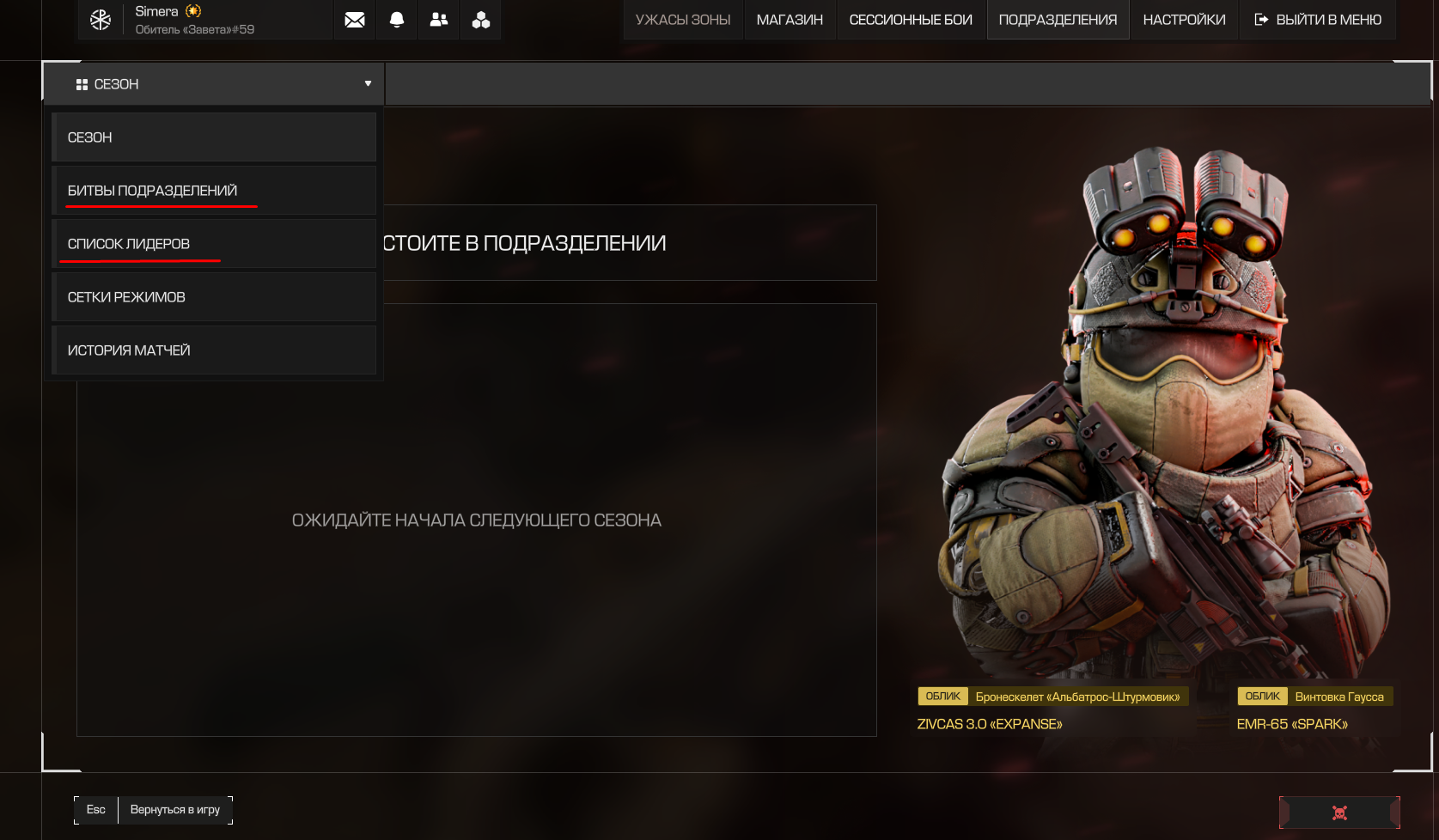Select the ПОДРАЗДЕЛЕНИЯ tab
The height and width of the screenshot is (840, 1439).
coord(1058,20)
